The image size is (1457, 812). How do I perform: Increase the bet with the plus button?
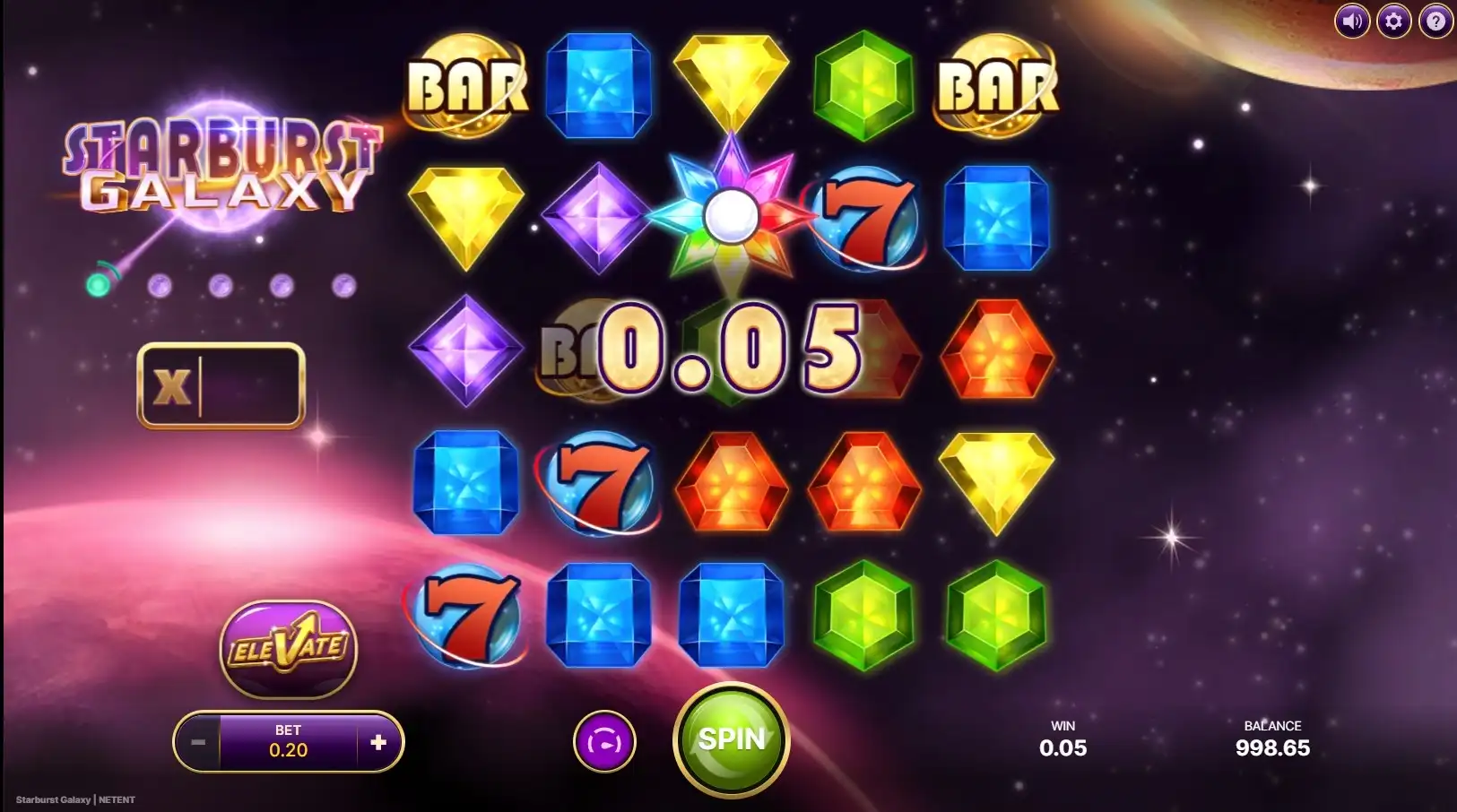click(378, 742)
